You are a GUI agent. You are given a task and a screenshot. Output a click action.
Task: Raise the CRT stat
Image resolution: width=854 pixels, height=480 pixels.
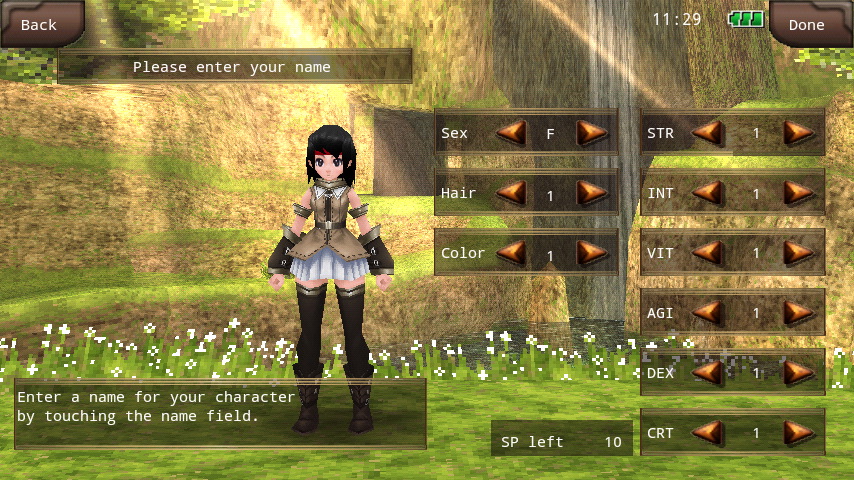click(798, 432)
